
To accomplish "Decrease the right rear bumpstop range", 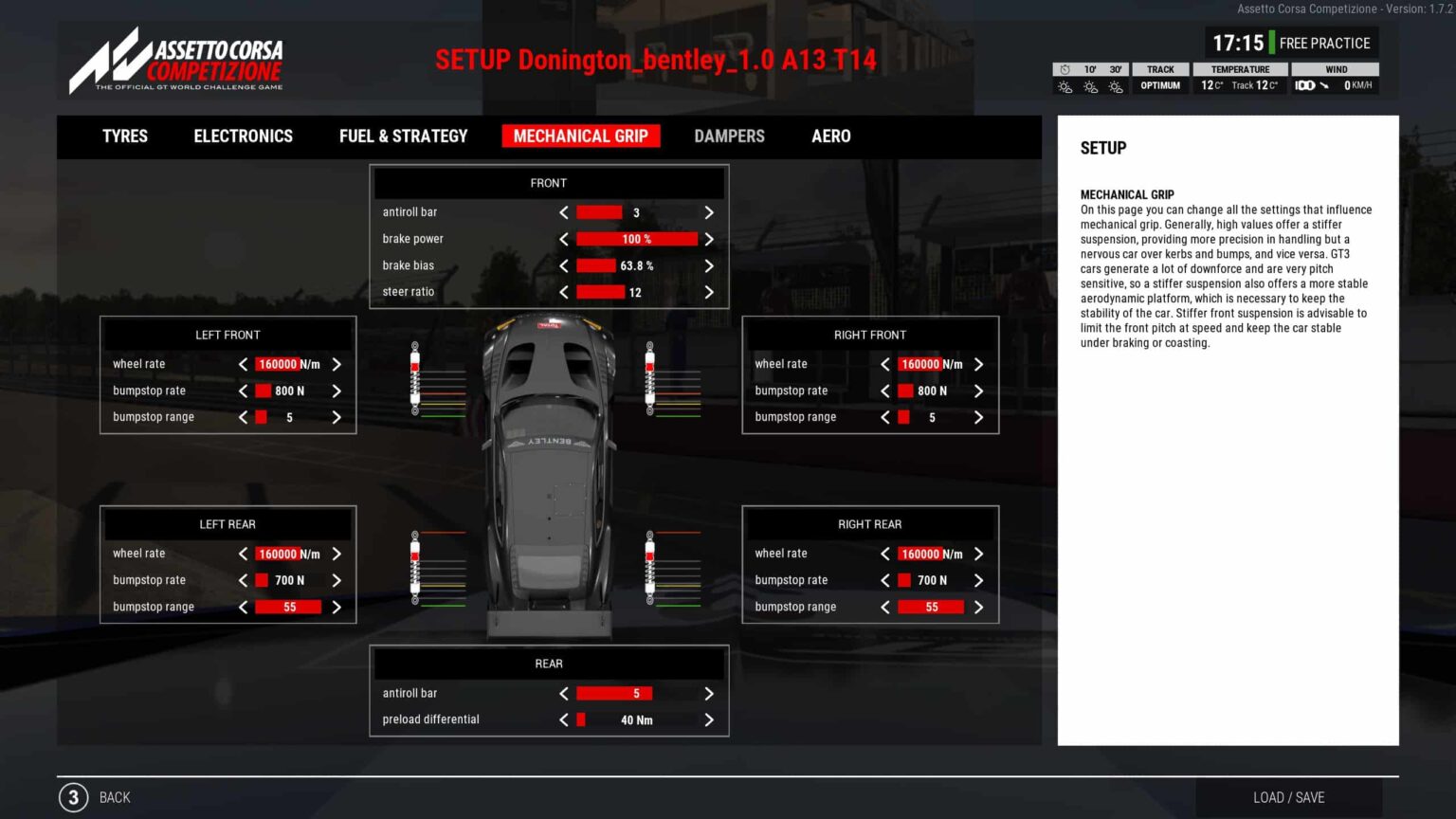I will [884, 607].
